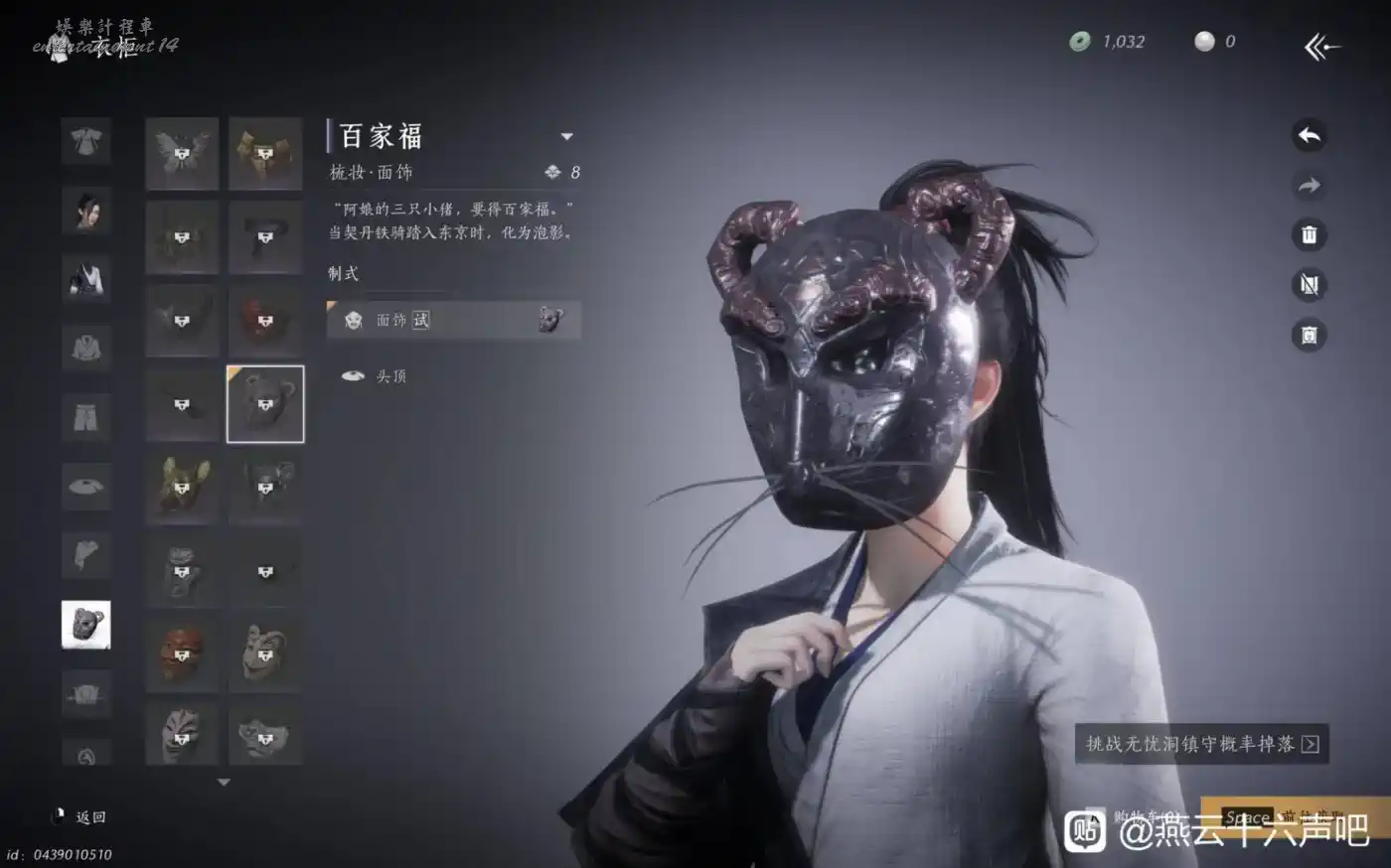The height and width of the screenshot is (868, 1391).
Task: Select the active mask category tab
Action: coord(86,625)
